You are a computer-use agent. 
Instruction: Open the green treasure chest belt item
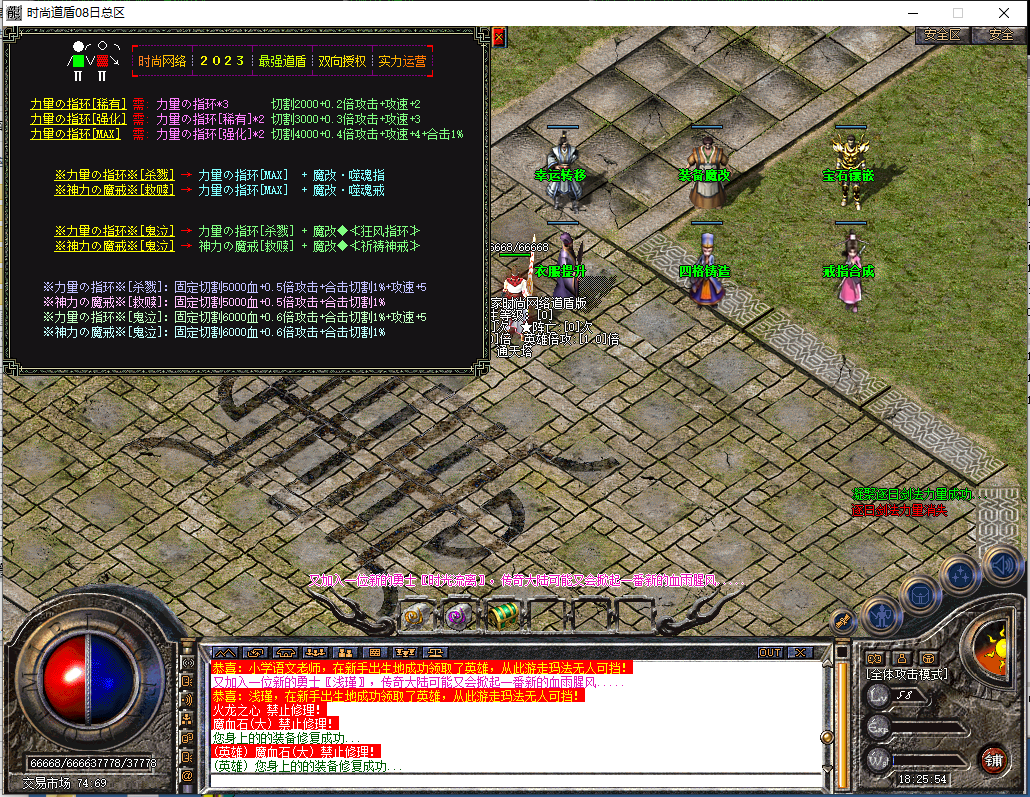click(x=501, y=615)
